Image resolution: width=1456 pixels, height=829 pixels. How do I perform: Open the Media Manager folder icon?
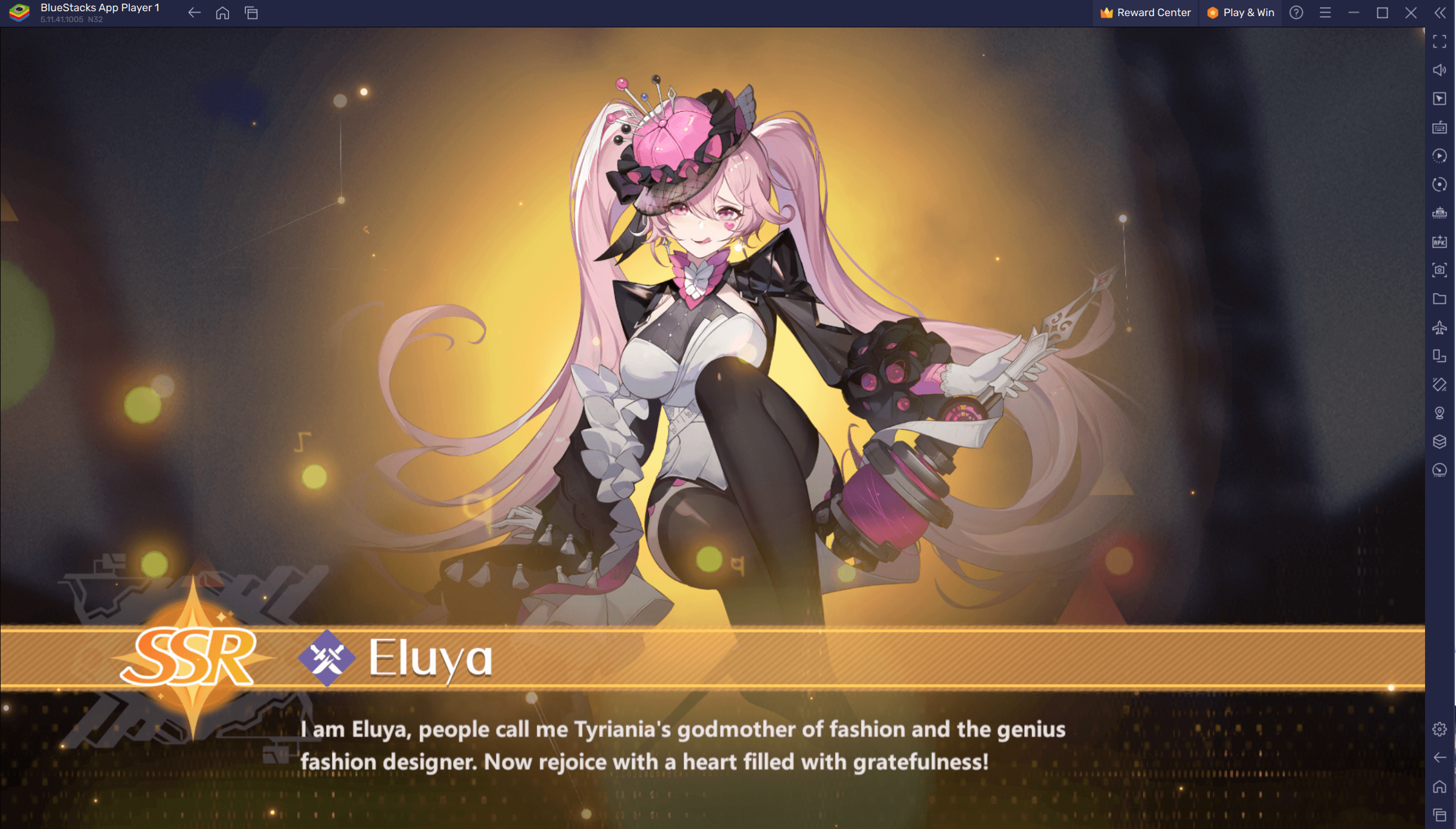point(1441,298)
